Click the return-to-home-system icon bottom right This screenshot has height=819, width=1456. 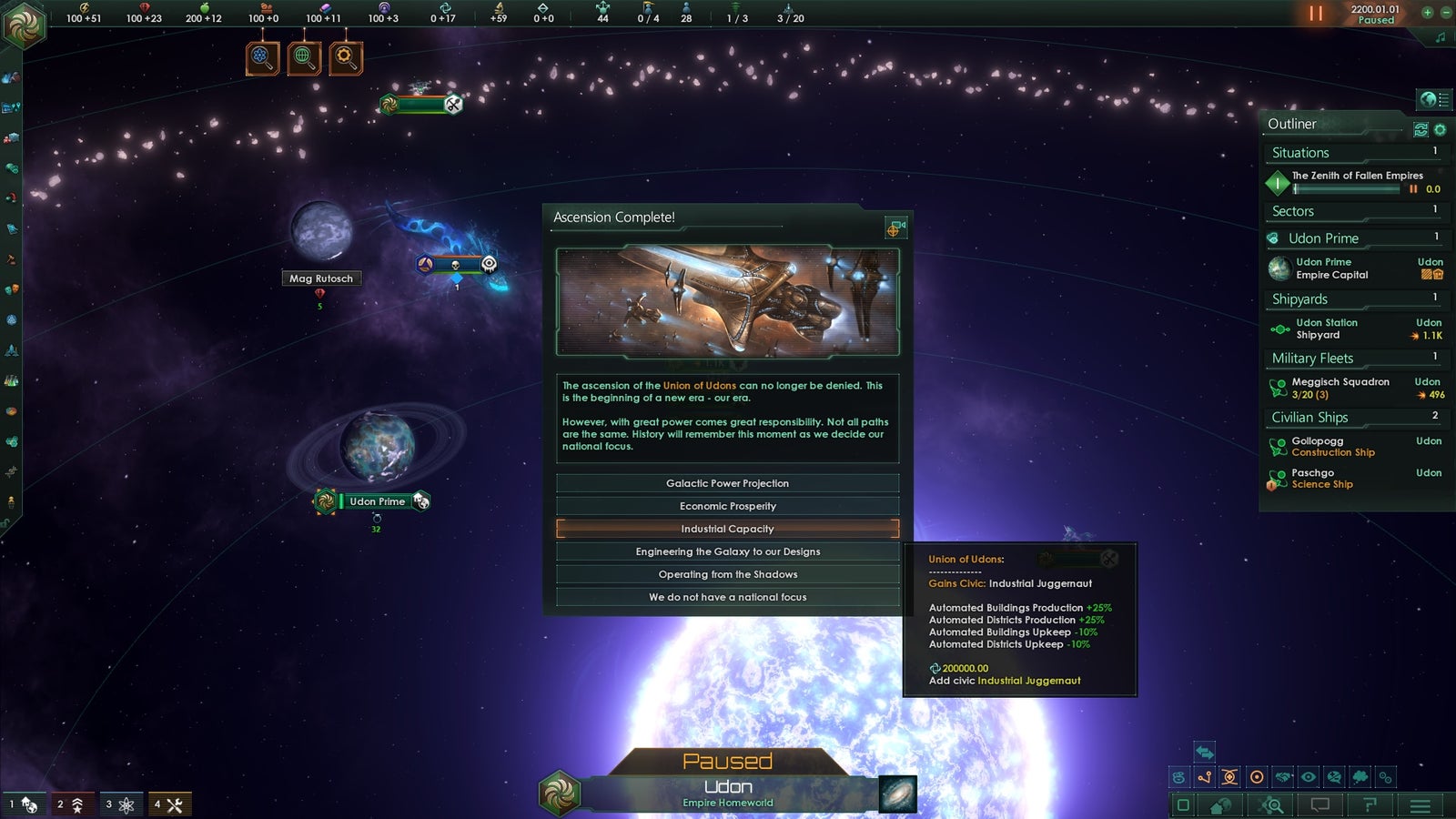1219,804
